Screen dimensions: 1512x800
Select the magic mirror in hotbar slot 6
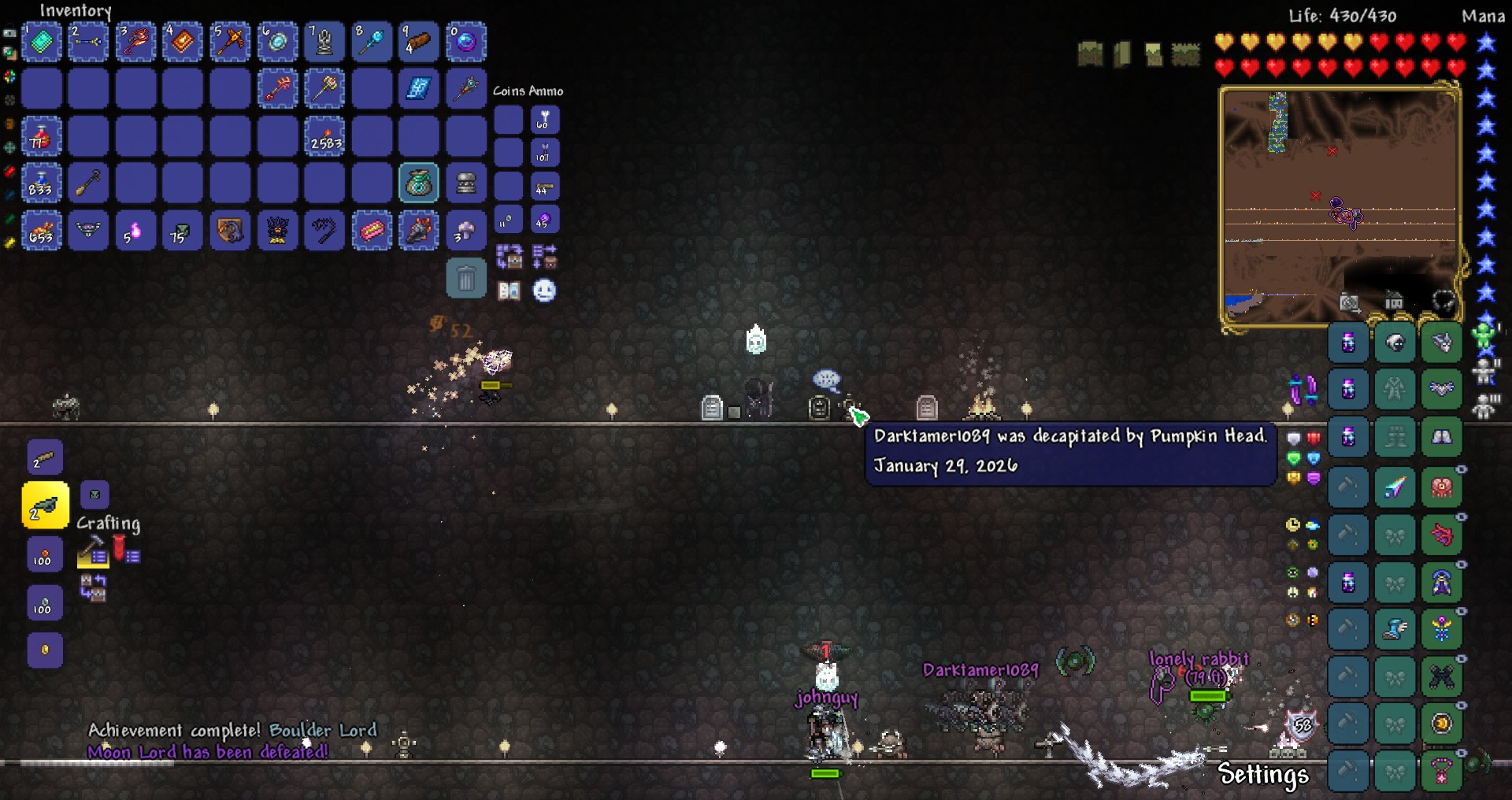(x=277, y=42)
